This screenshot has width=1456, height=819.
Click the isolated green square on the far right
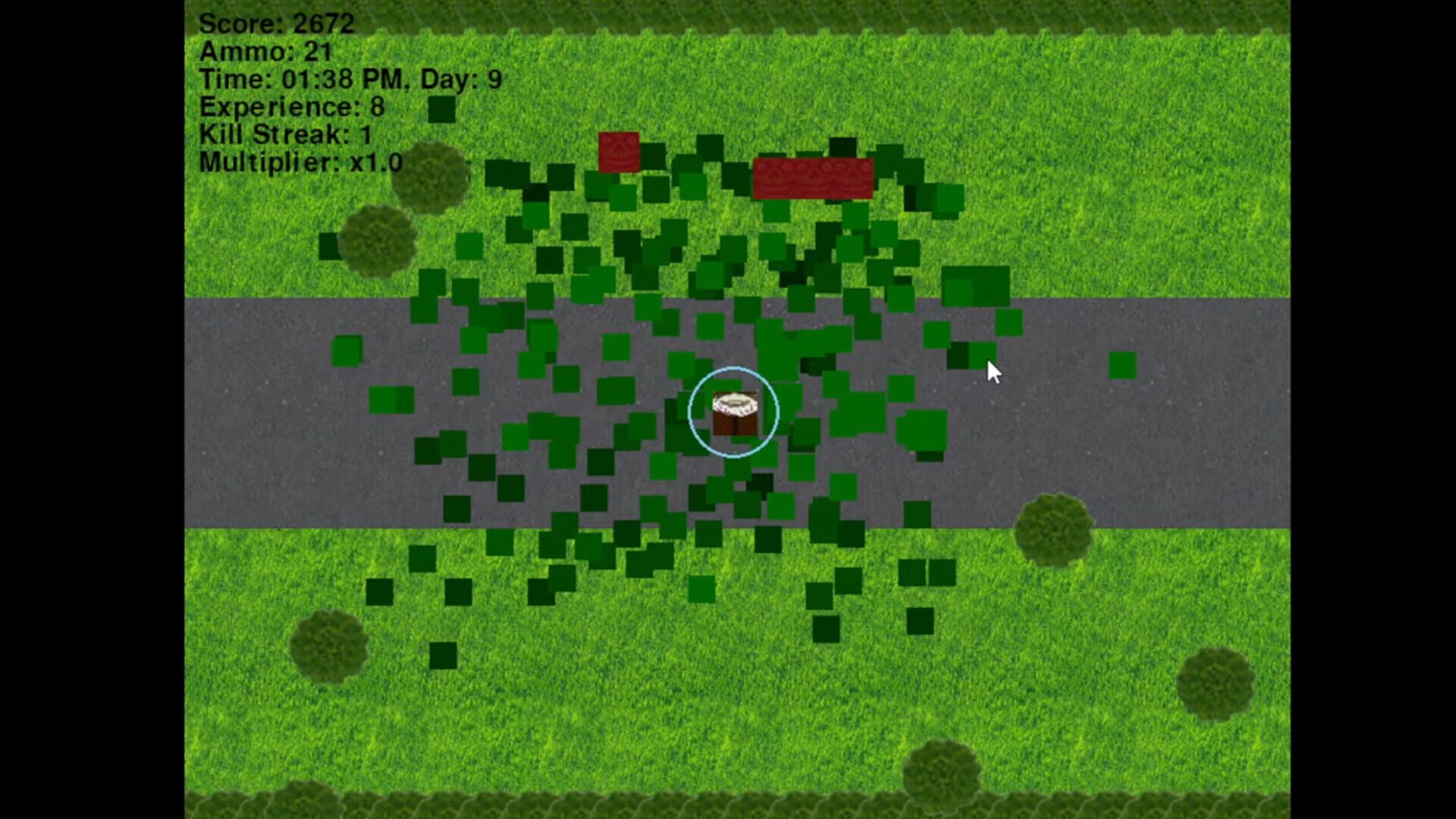[1121, 366]
